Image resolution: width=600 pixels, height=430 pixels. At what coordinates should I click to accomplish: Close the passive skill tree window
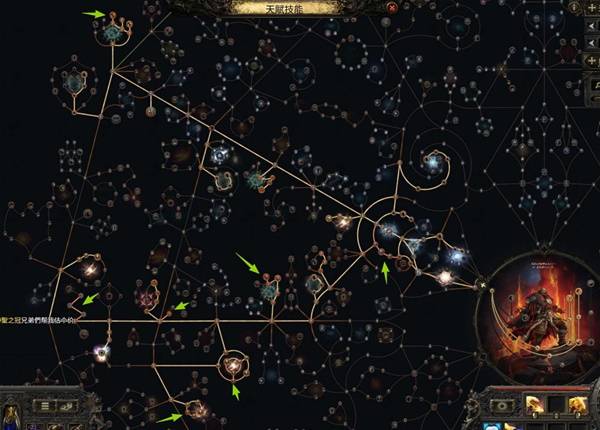click(x=392, y=7)
